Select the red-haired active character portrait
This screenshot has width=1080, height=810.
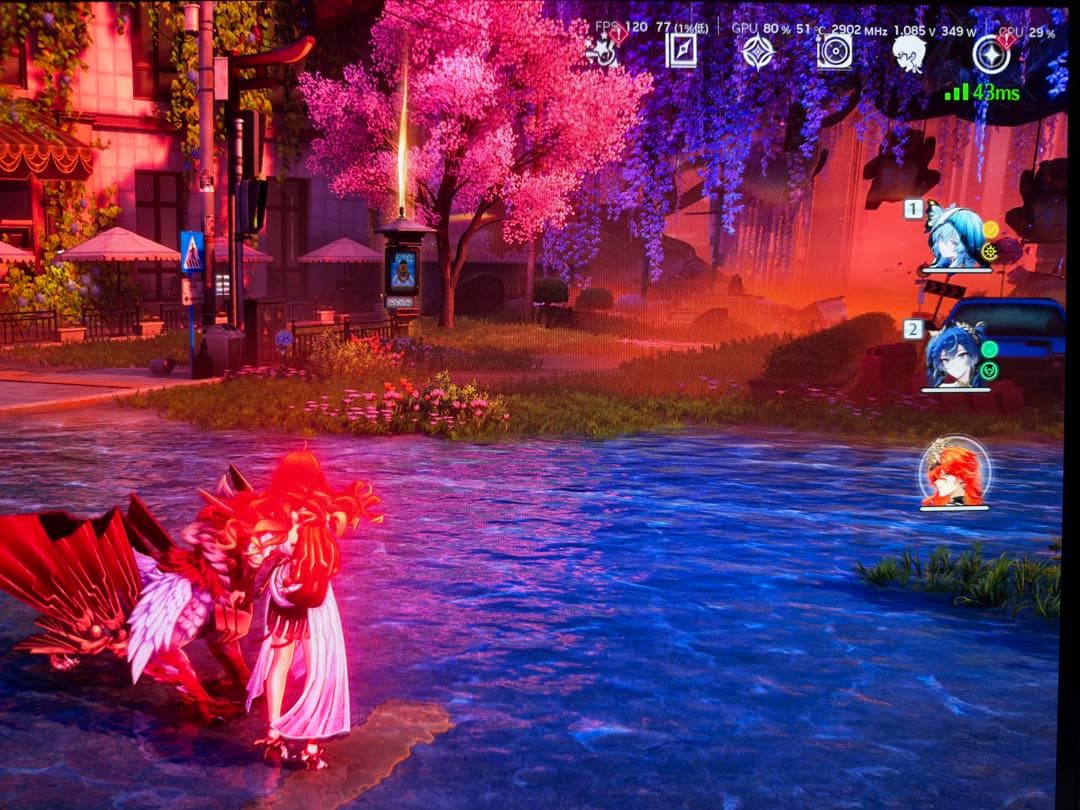coord(955,474)
